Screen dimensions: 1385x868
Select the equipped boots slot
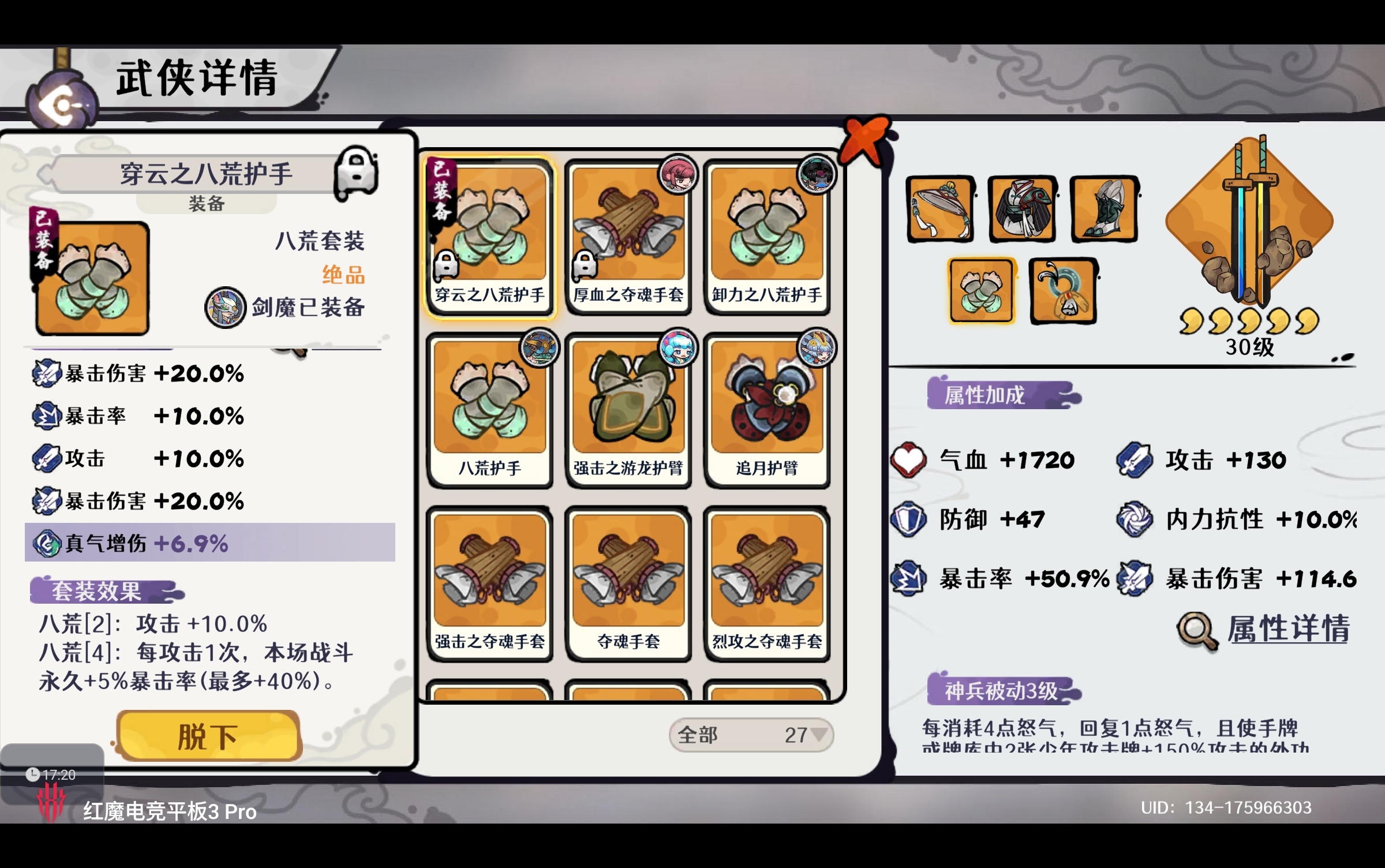click(x=1104, y=209)
